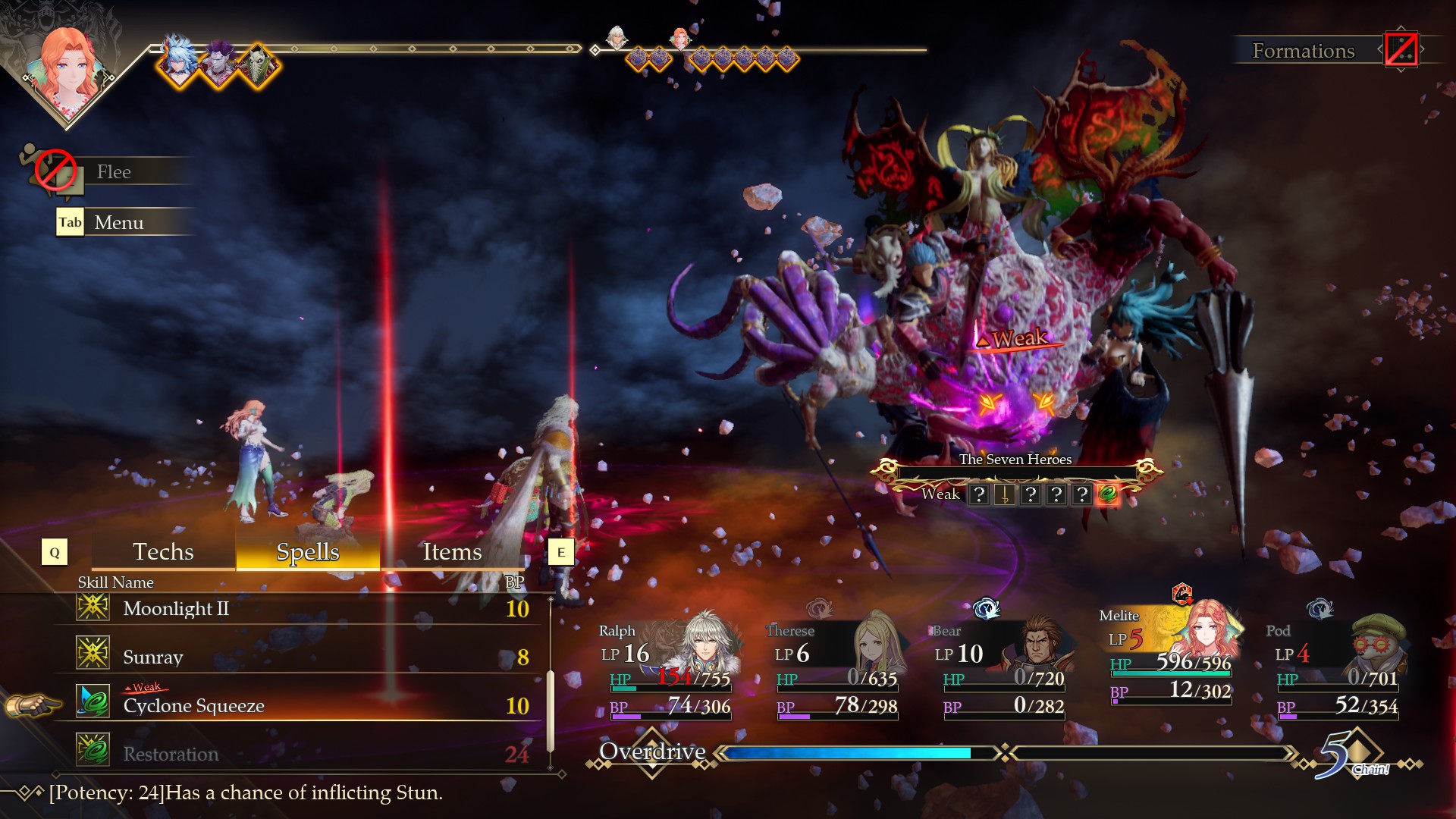Viewport: 1456px width, 819px height.
Task: Open the Items tab
Action: pos(452,552)
